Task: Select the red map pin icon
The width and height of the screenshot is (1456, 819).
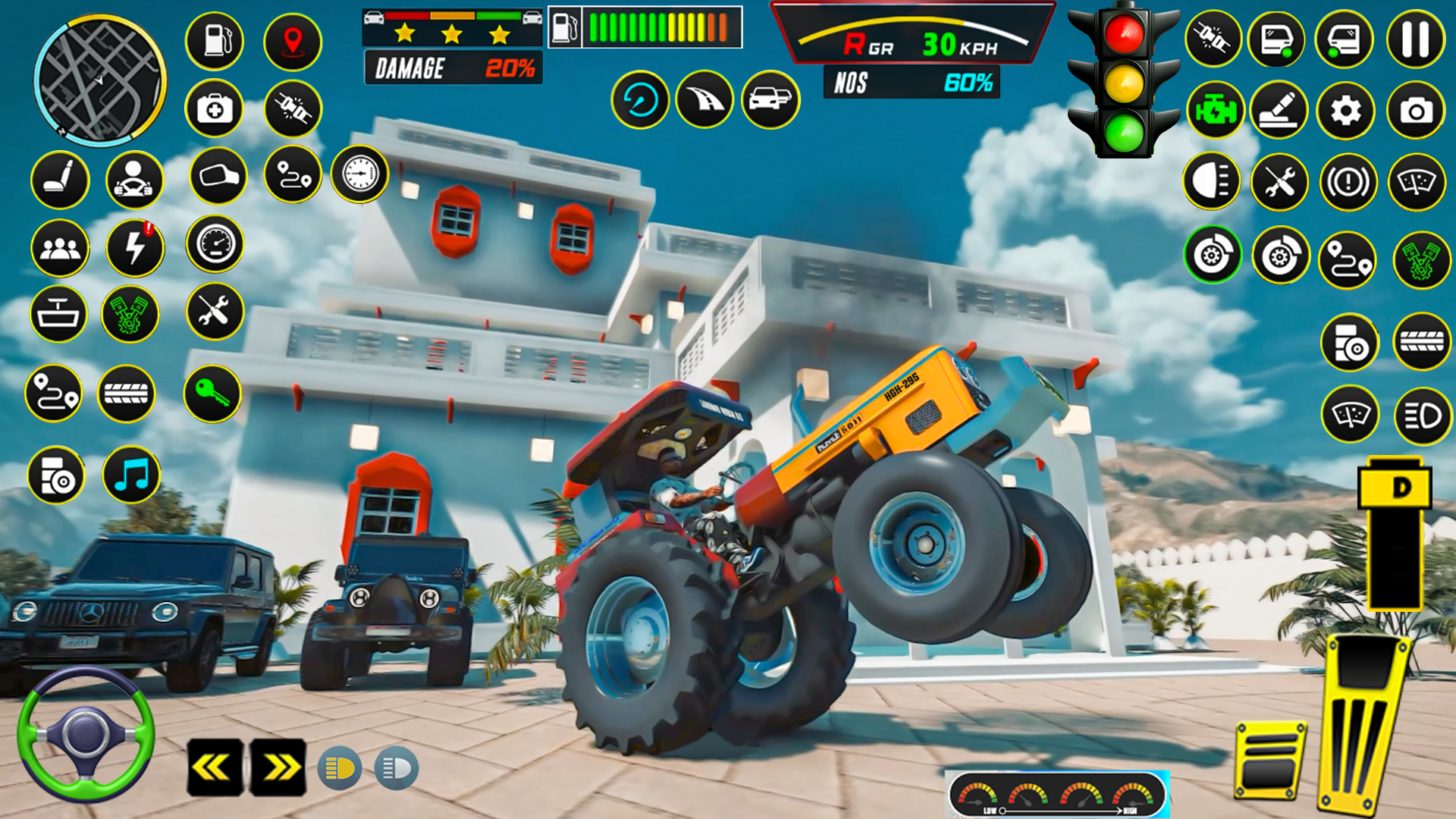Action: click(x=293, y=41)
